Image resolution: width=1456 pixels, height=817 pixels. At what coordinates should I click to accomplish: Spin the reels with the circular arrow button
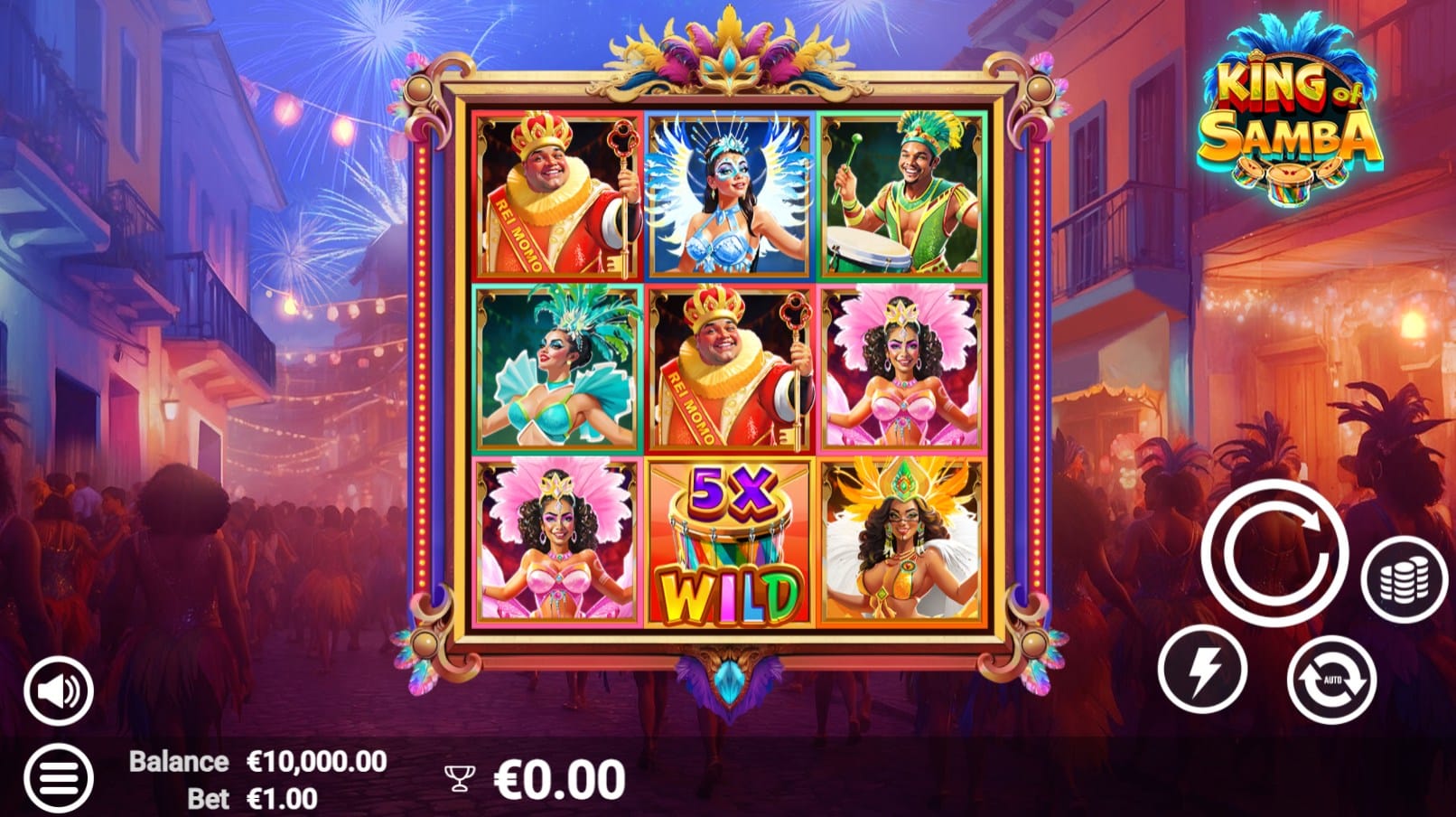click(x=1274, y=553)
